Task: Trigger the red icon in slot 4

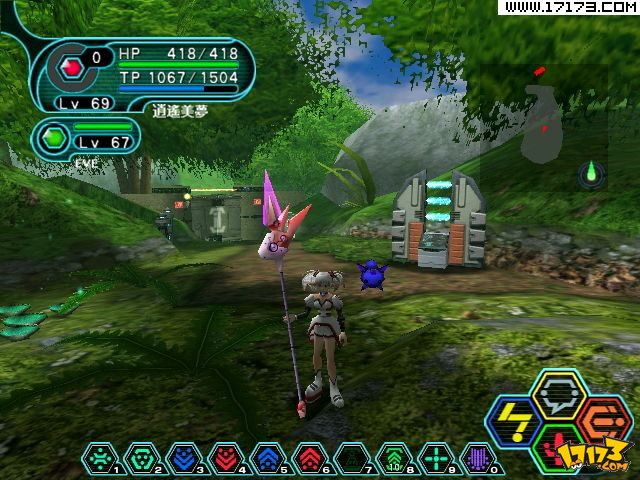Action: [x=226, y=459]
